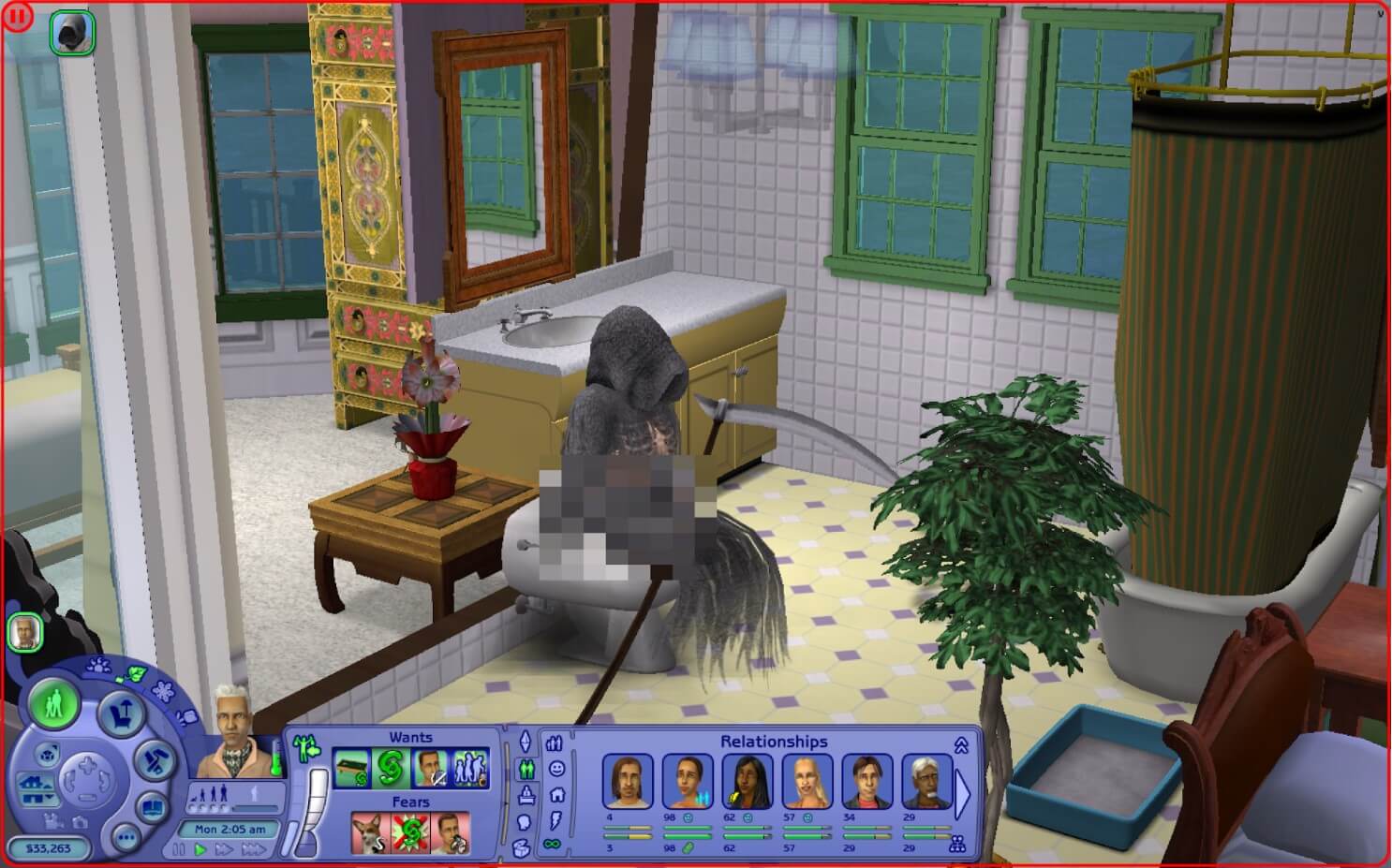1392x868 pixels.
Task: Open the camera/screenshot tool
Action: pos(81,823)
